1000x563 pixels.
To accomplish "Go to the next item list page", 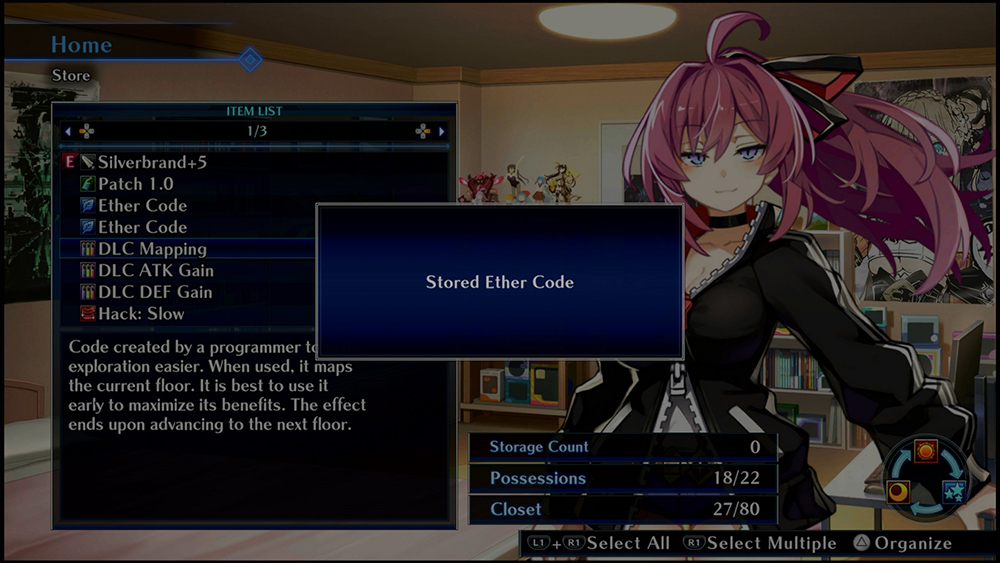I will pos(441,131).
